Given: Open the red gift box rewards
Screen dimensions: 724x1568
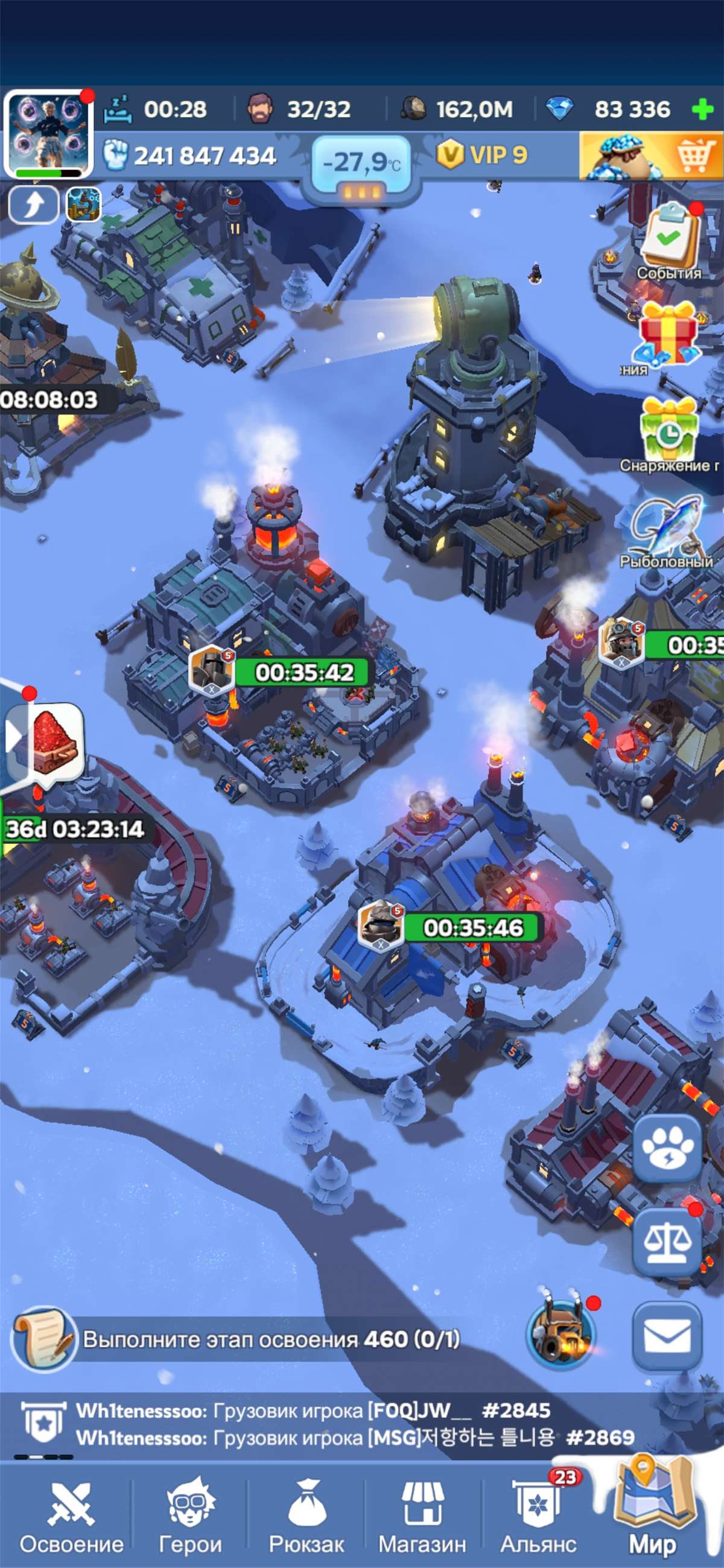Looking at the screenshot, I should (667, 334).
